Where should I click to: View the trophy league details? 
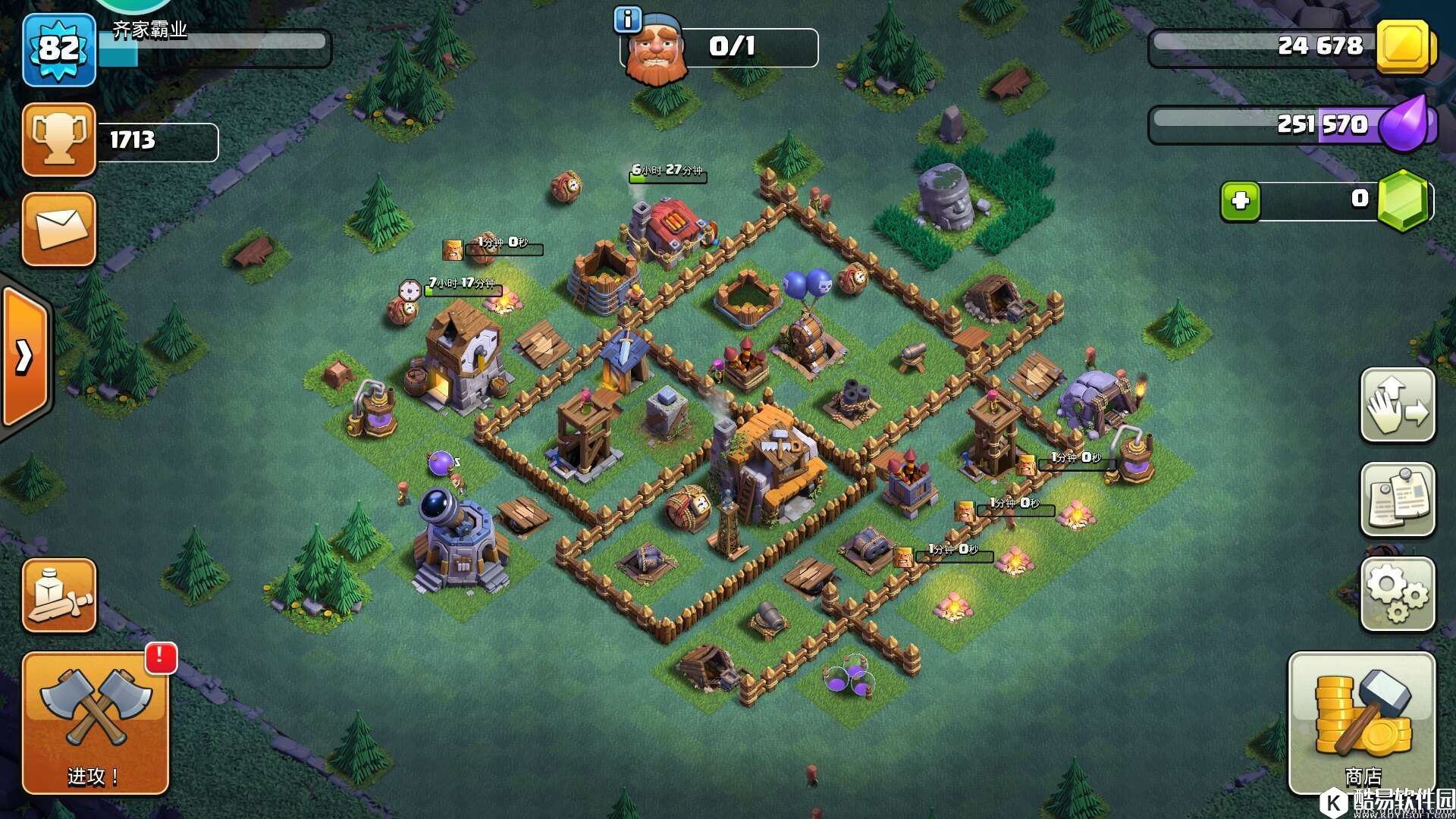59,140
